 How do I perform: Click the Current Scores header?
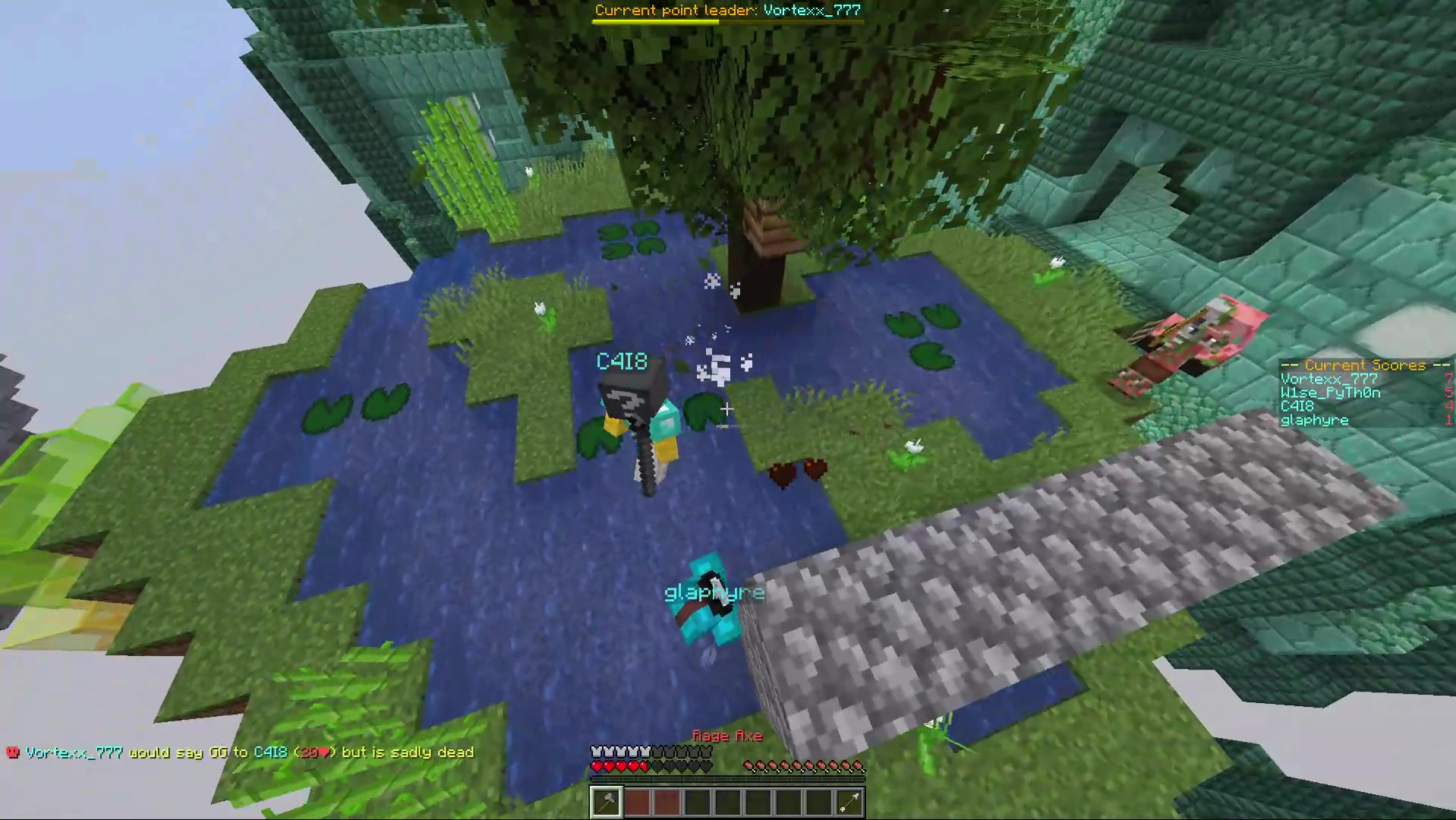click(x=1363, y=365)
